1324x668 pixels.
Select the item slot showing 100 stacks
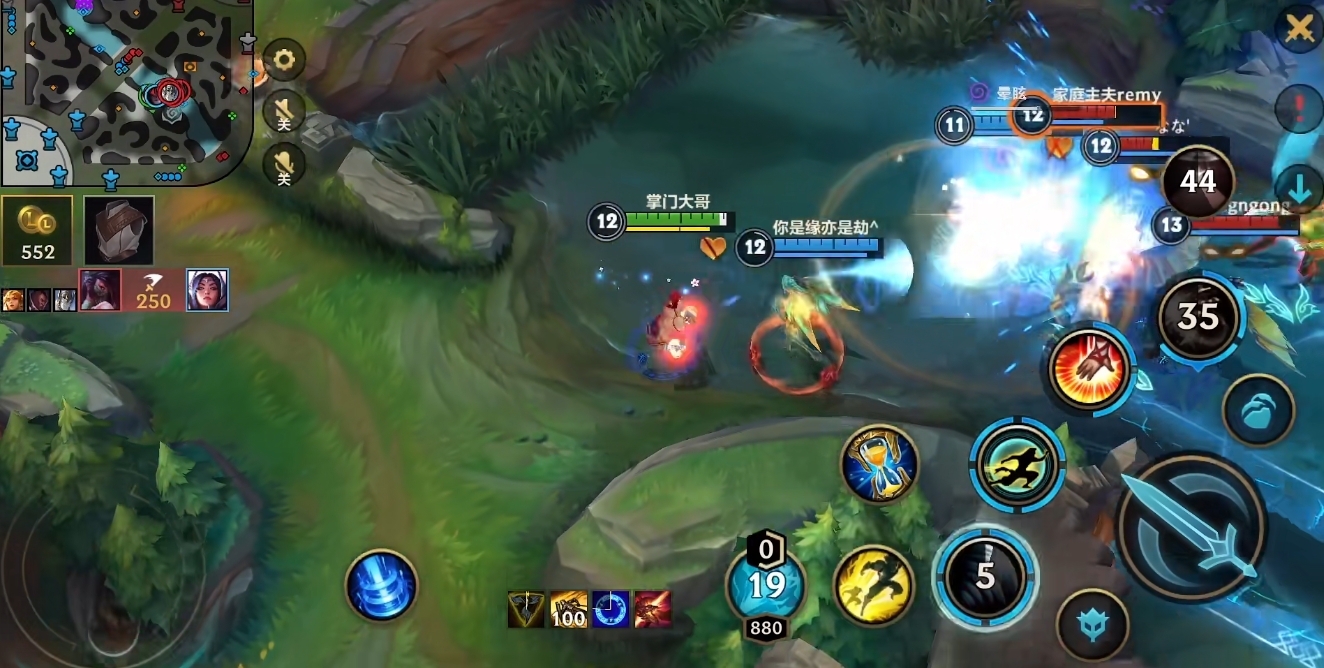coord(568,609)
